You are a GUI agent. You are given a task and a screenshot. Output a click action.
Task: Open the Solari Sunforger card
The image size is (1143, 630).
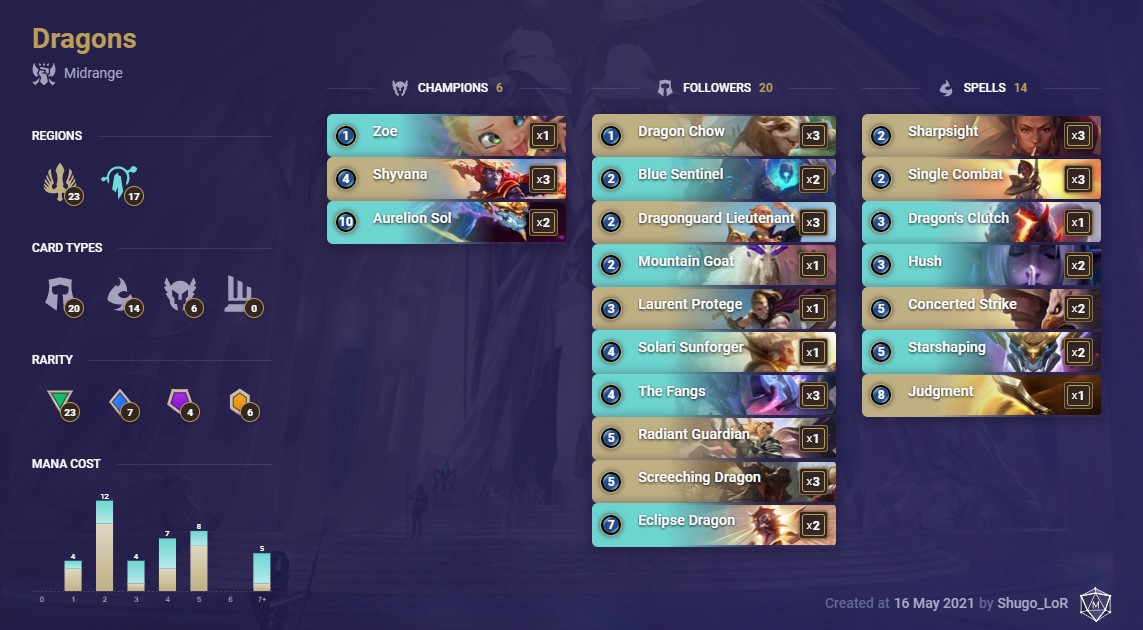click(x=712, y=351)
